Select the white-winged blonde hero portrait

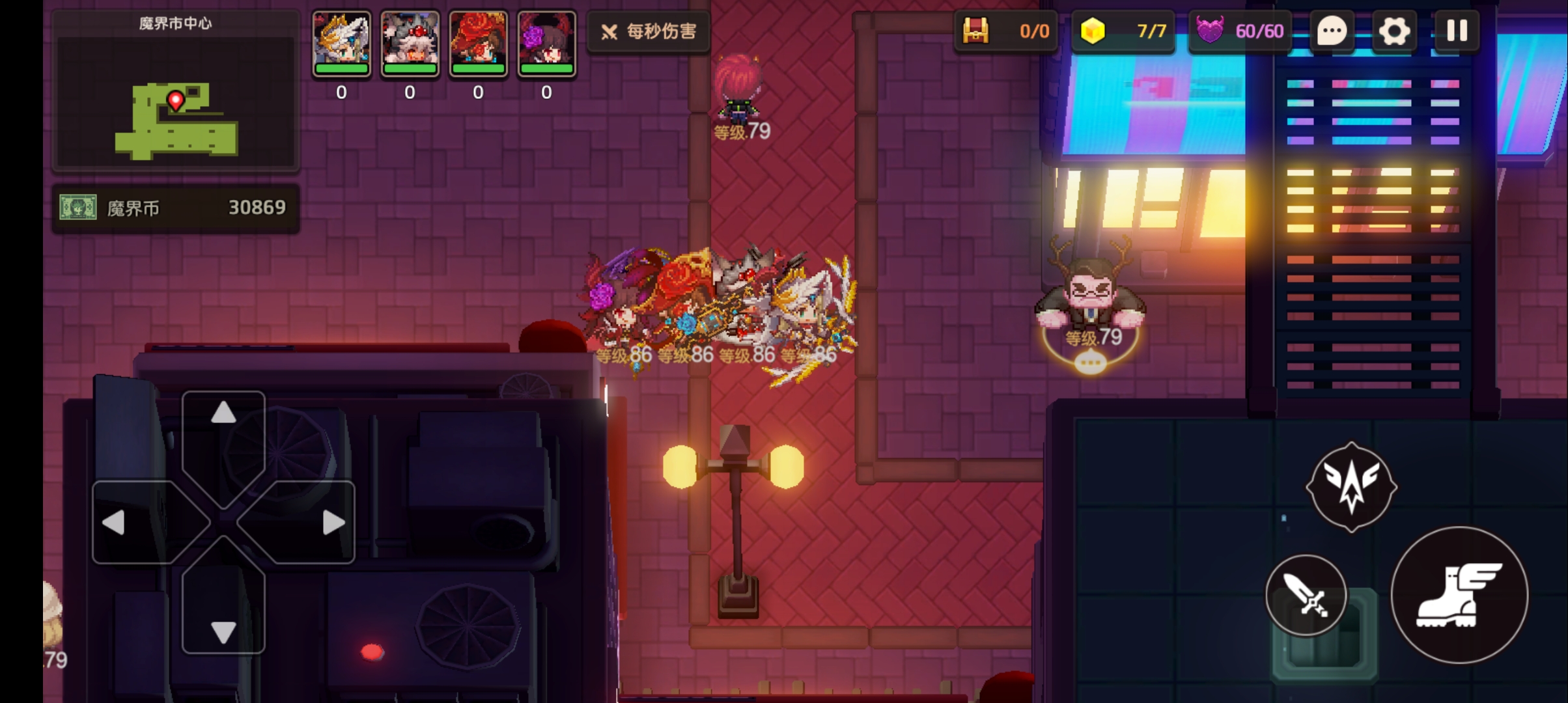click(x=341, y=43)
